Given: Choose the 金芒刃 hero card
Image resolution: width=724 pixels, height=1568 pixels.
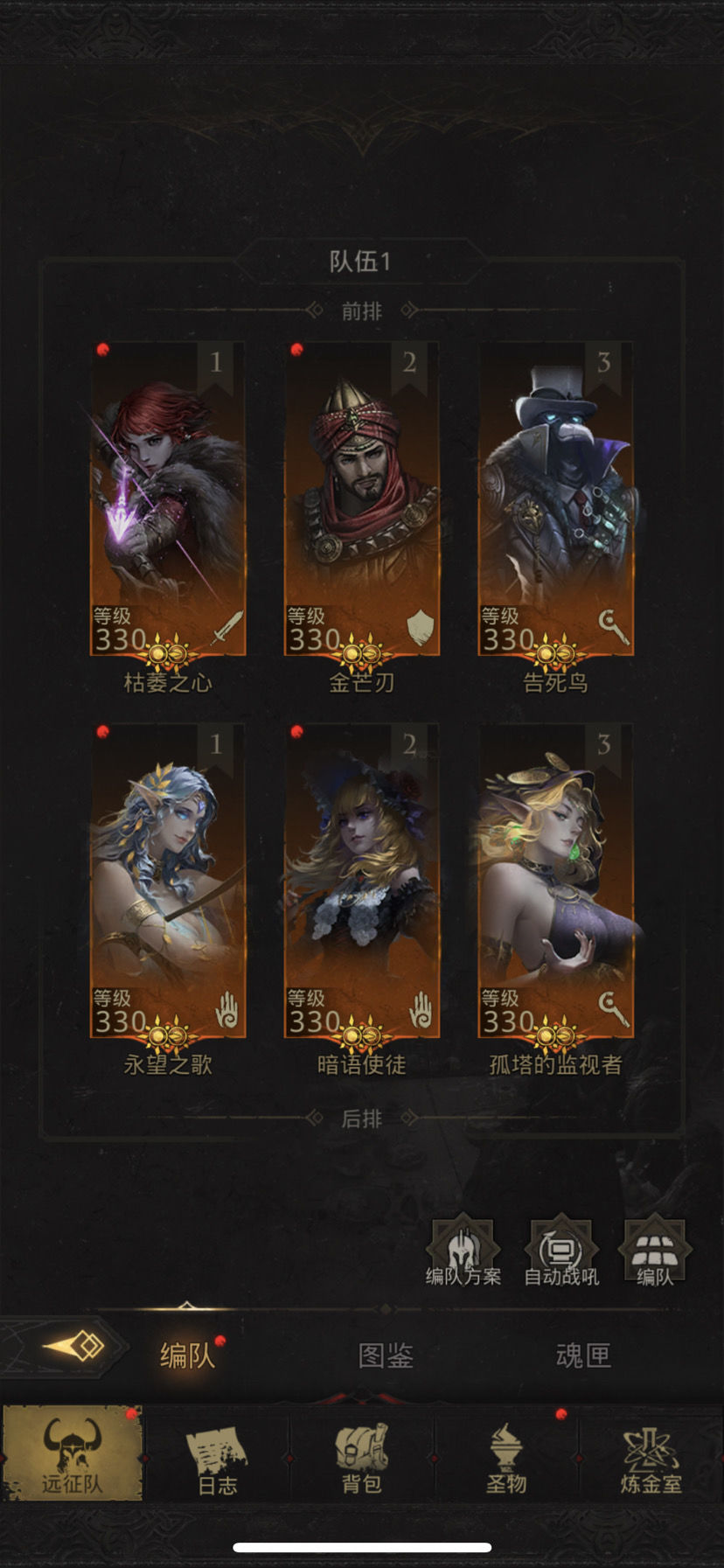Looking at the screenshot, I should [362, 498].
